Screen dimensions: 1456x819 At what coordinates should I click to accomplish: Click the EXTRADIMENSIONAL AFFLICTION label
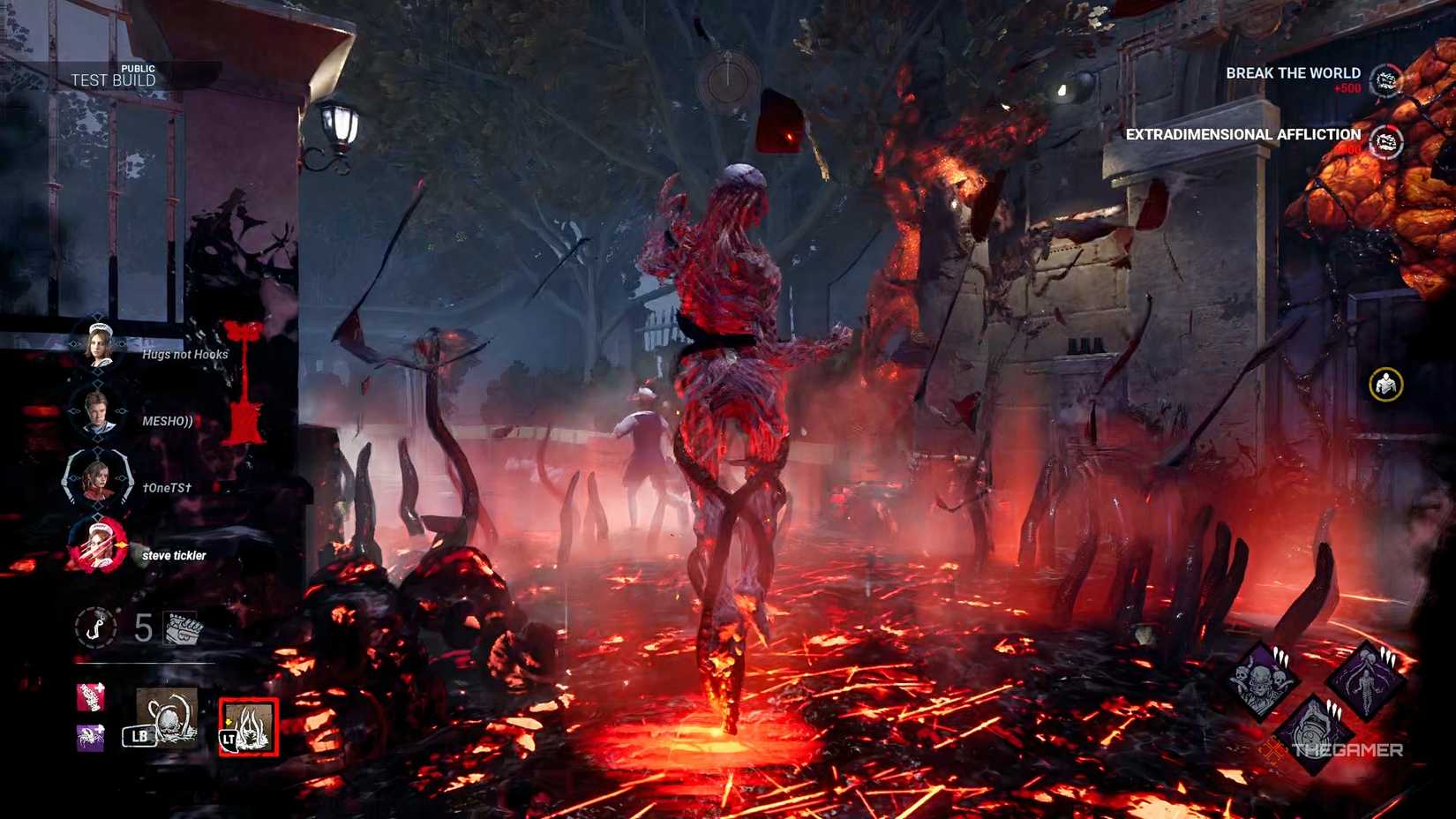(1242, 135)
